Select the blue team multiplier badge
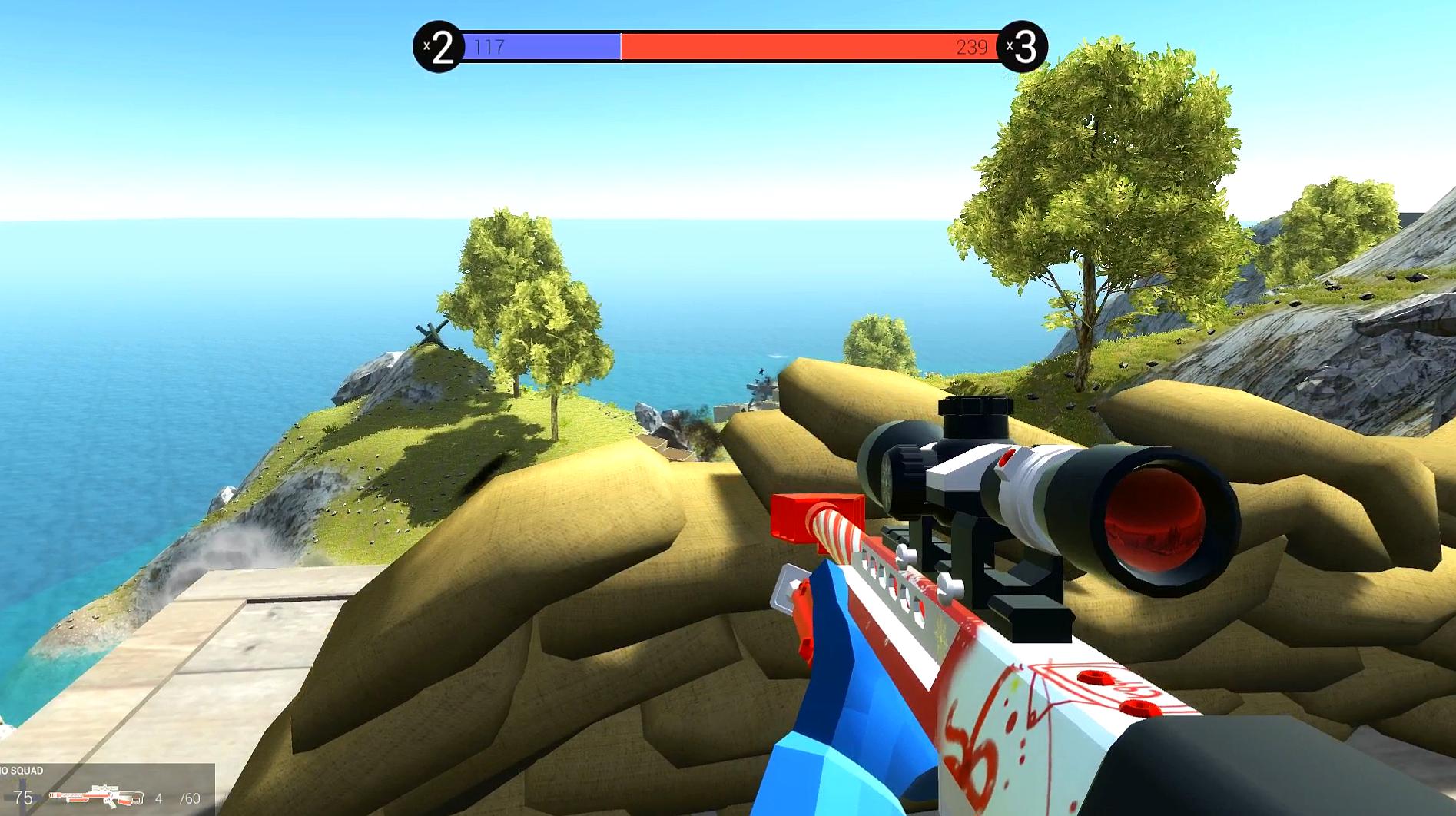 pos(438,48)
